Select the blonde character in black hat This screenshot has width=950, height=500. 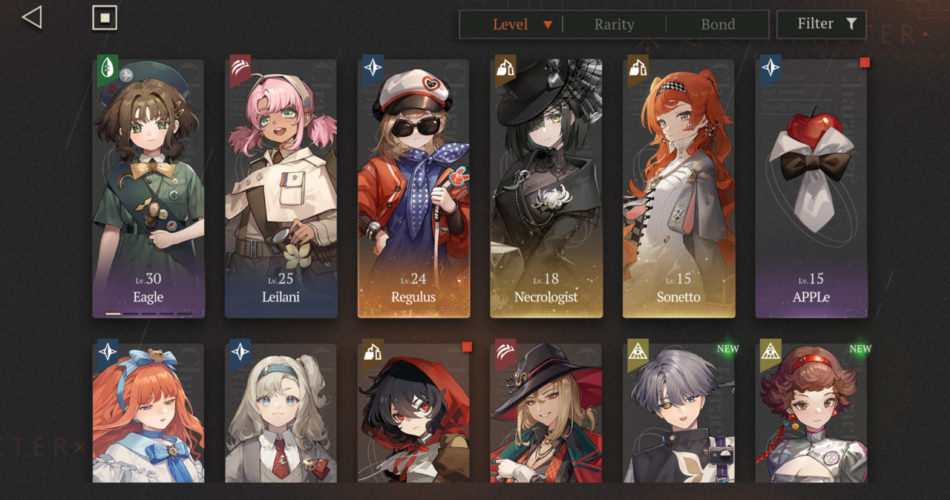546,413
